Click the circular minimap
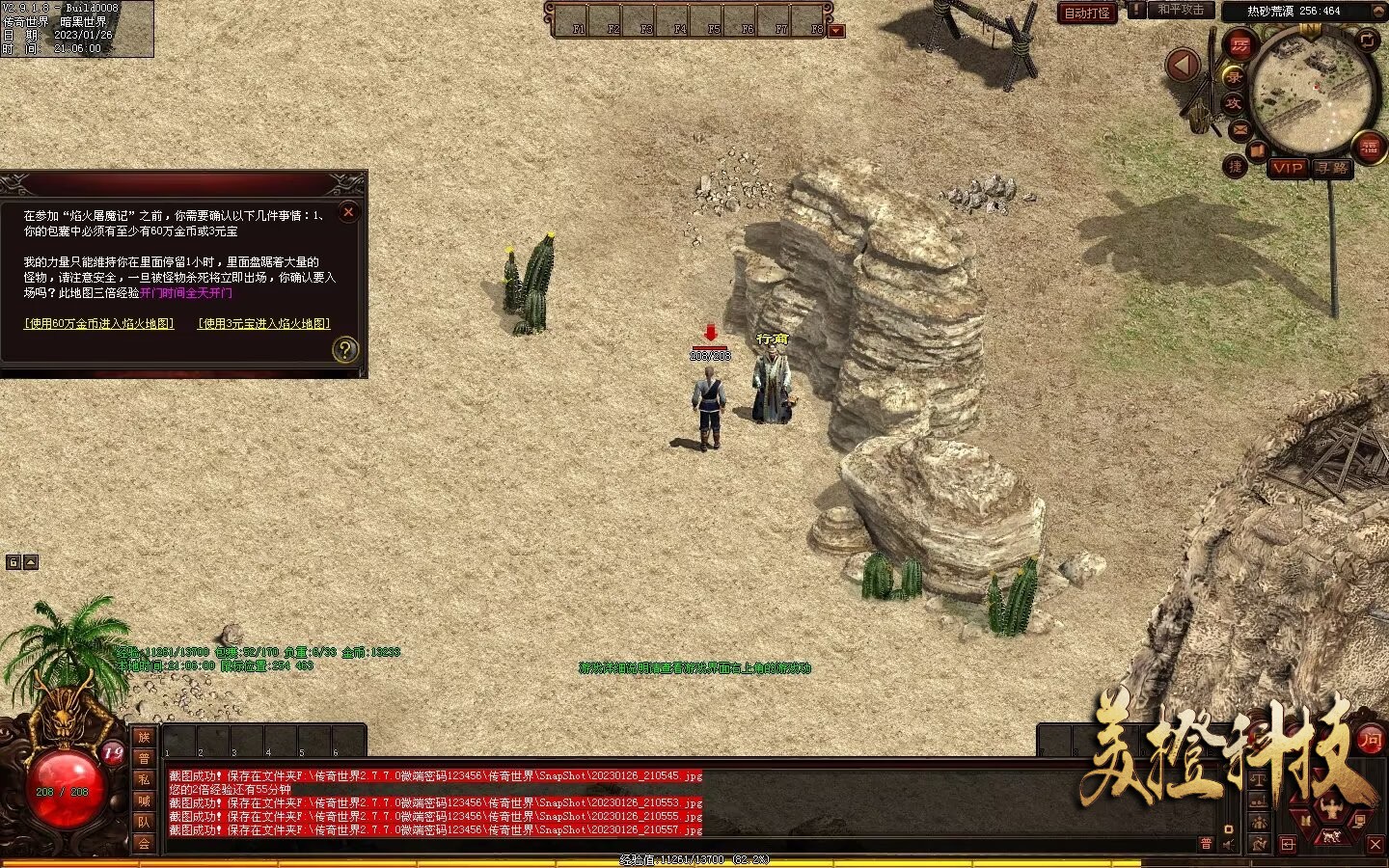Screen dimensions: 1389x868 (x=1313, y=95)
